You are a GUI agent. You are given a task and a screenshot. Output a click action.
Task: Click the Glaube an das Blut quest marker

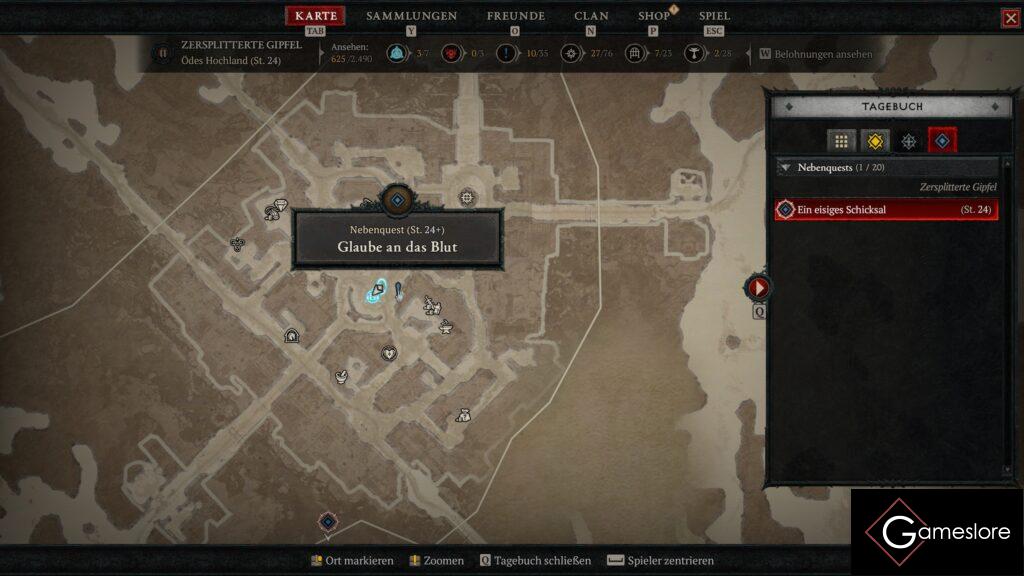point(397,201)
